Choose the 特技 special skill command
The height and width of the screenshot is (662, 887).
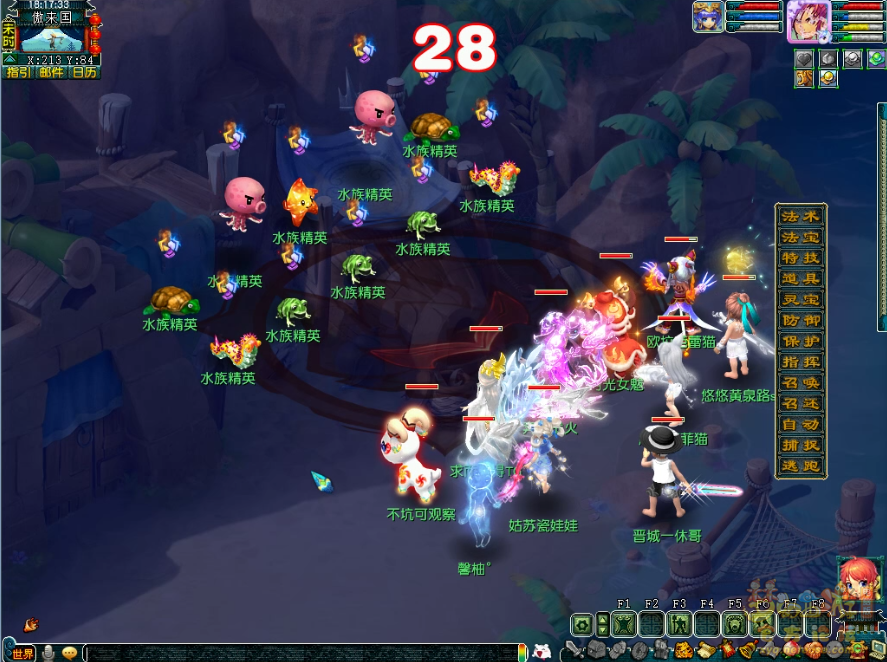pyautogui.click(x=801, y=258)
